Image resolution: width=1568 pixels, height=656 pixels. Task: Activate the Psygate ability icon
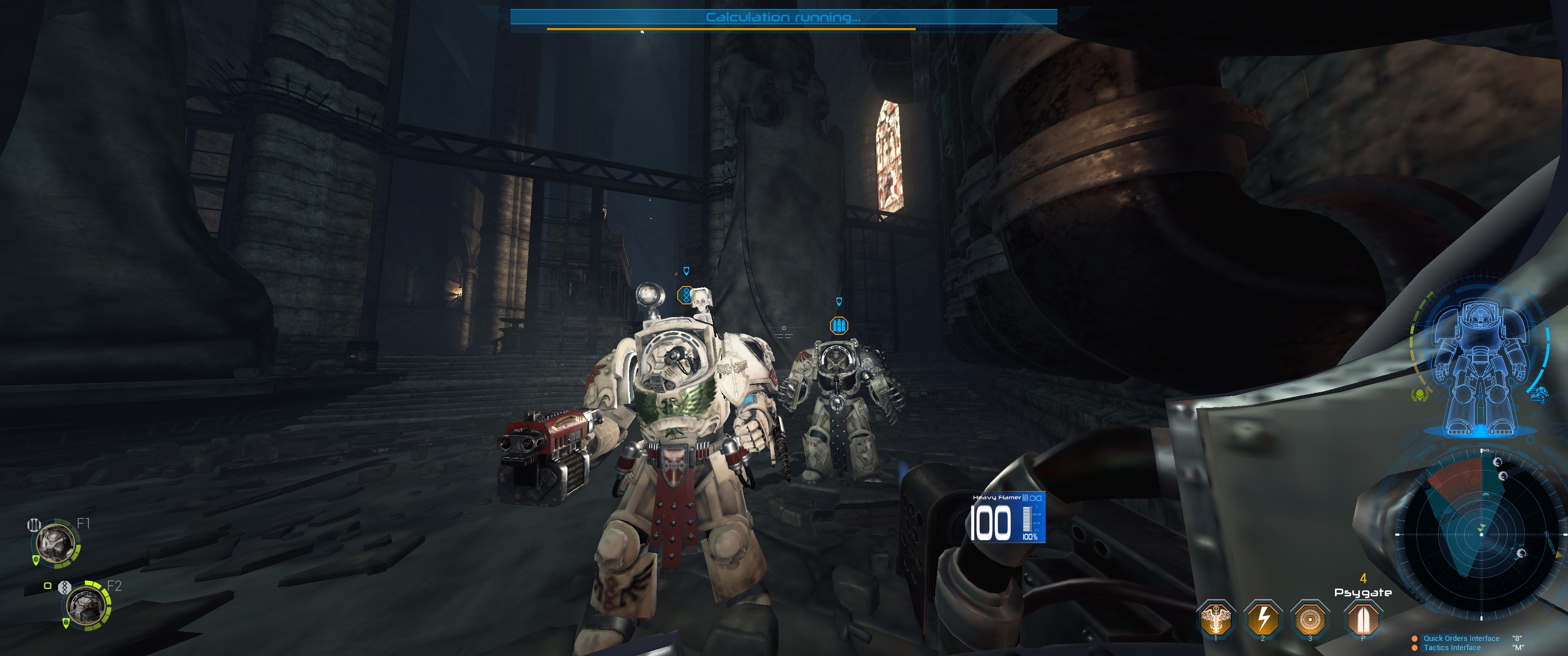point(1362,618)
